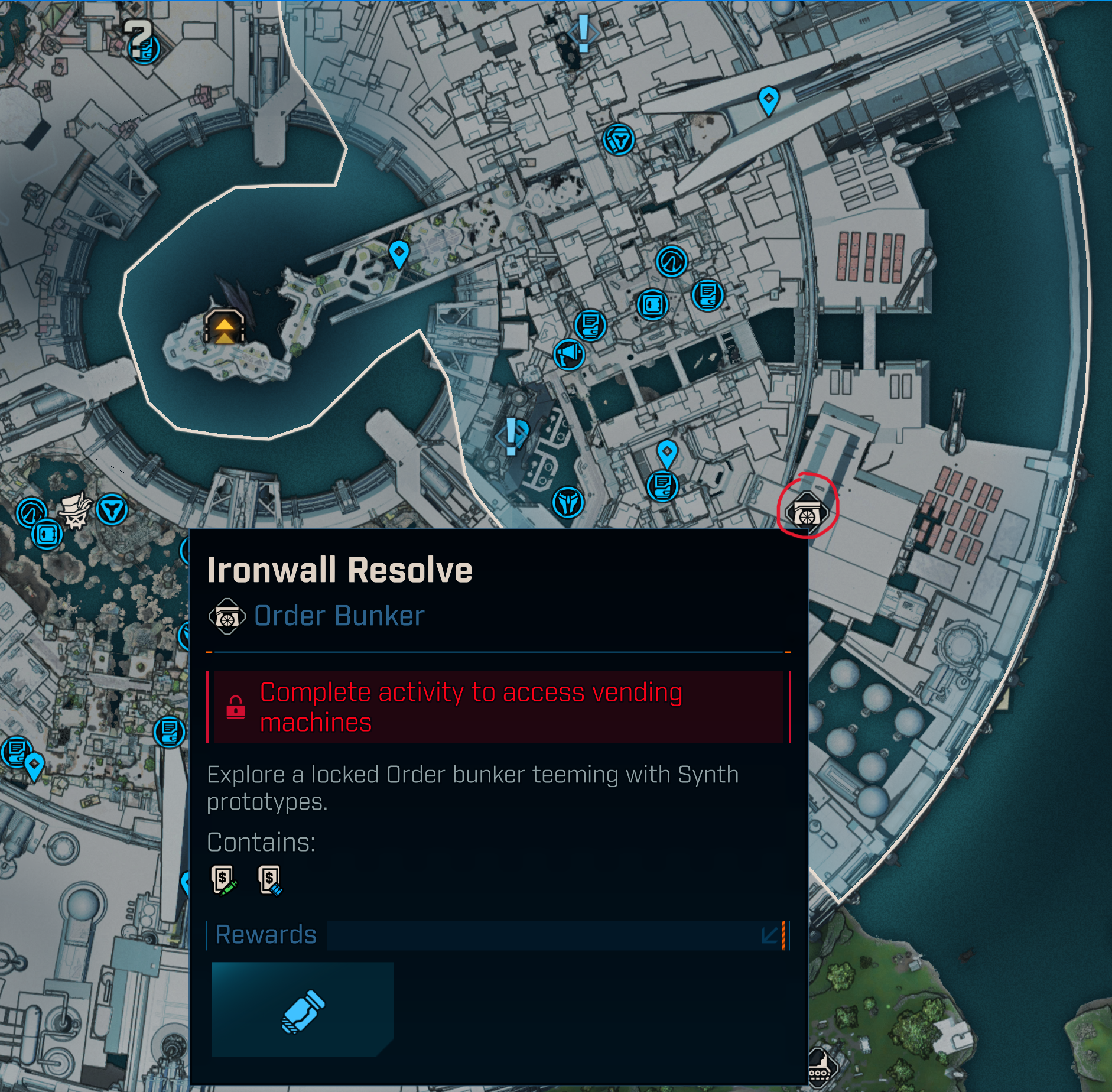The height and width of the screenshot is (1092, 1112).
Task: Click the mask-shaped map marker
Action: tap(568, 503)
